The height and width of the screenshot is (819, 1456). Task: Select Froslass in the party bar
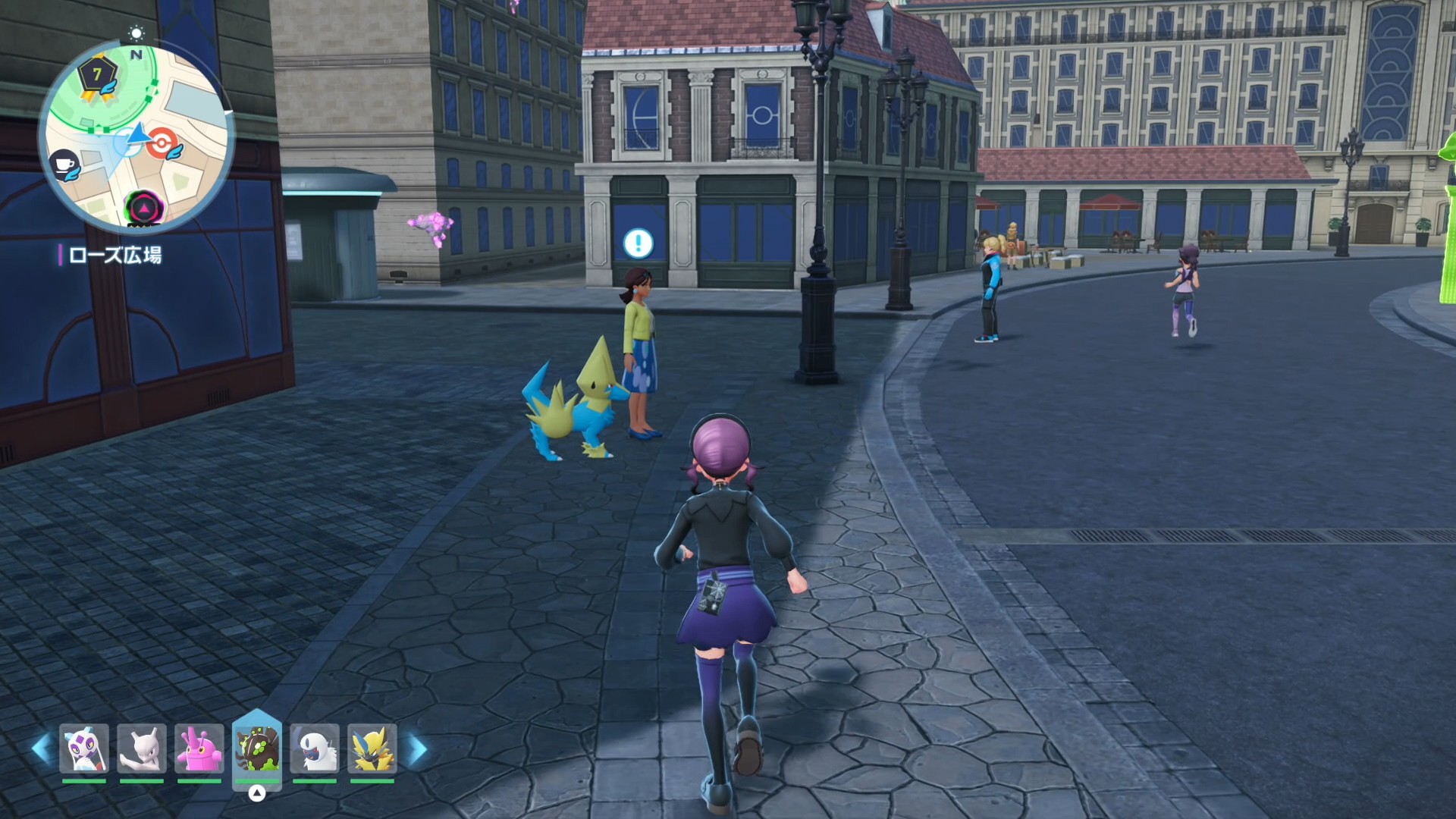[84, 749]
